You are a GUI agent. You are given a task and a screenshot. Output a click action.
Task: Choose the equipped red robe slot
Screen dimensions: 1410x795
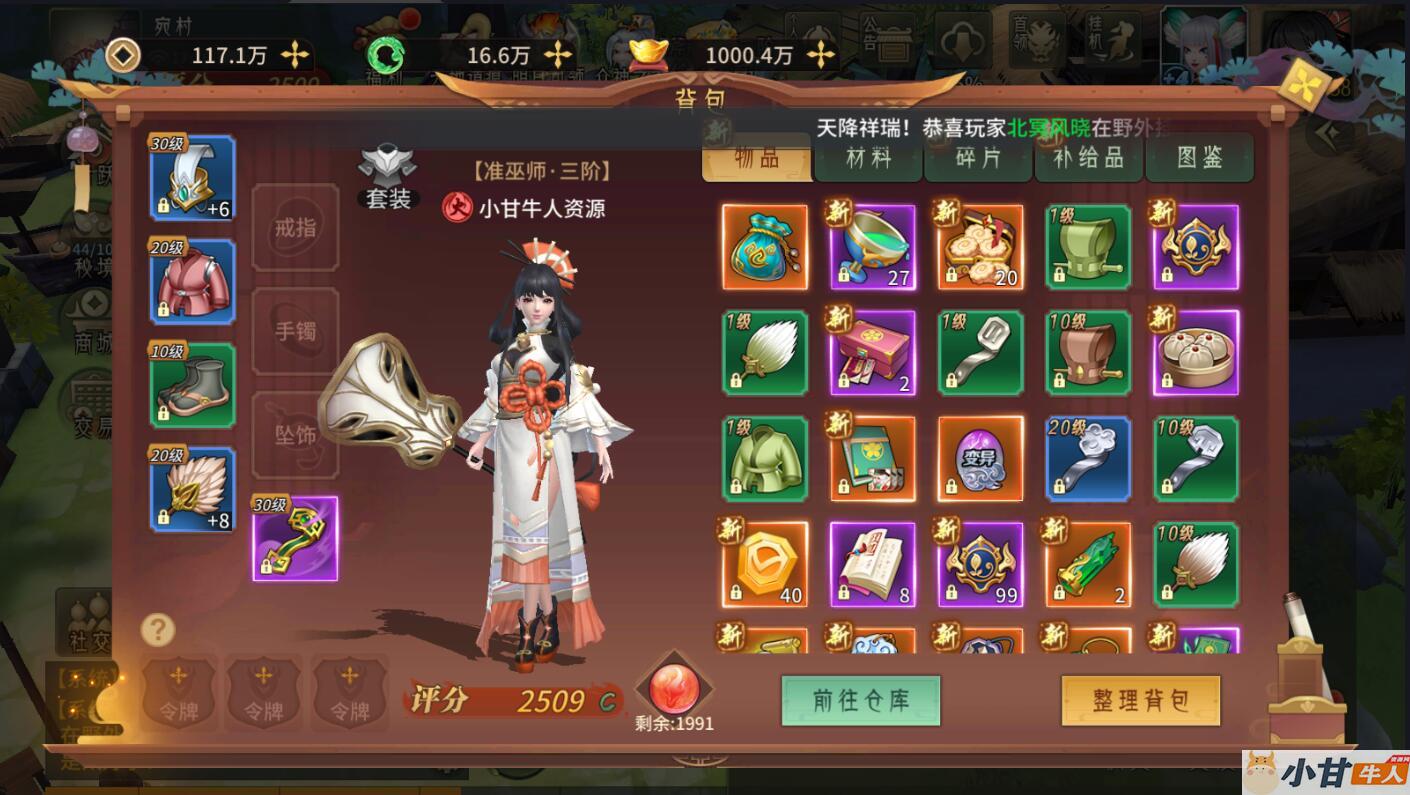pyautogui.click(x=192, y=281)
